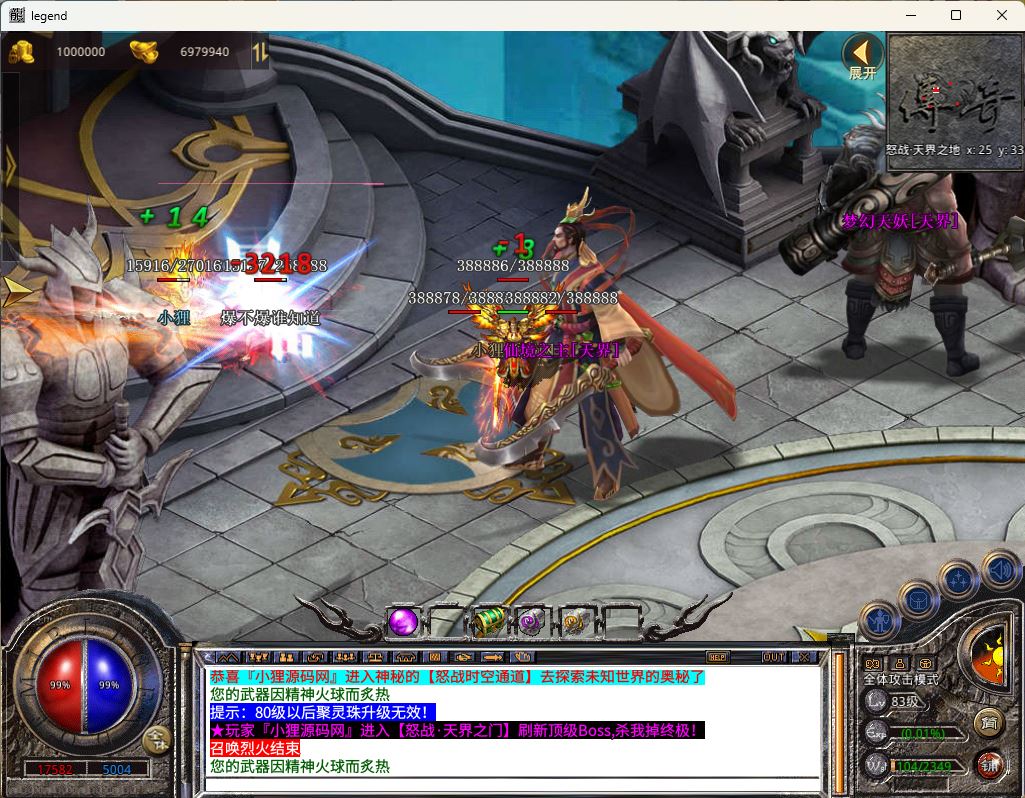Click the HELP button above chat
The width and height of the screenshot is (1025, 798).
point(717,657)
